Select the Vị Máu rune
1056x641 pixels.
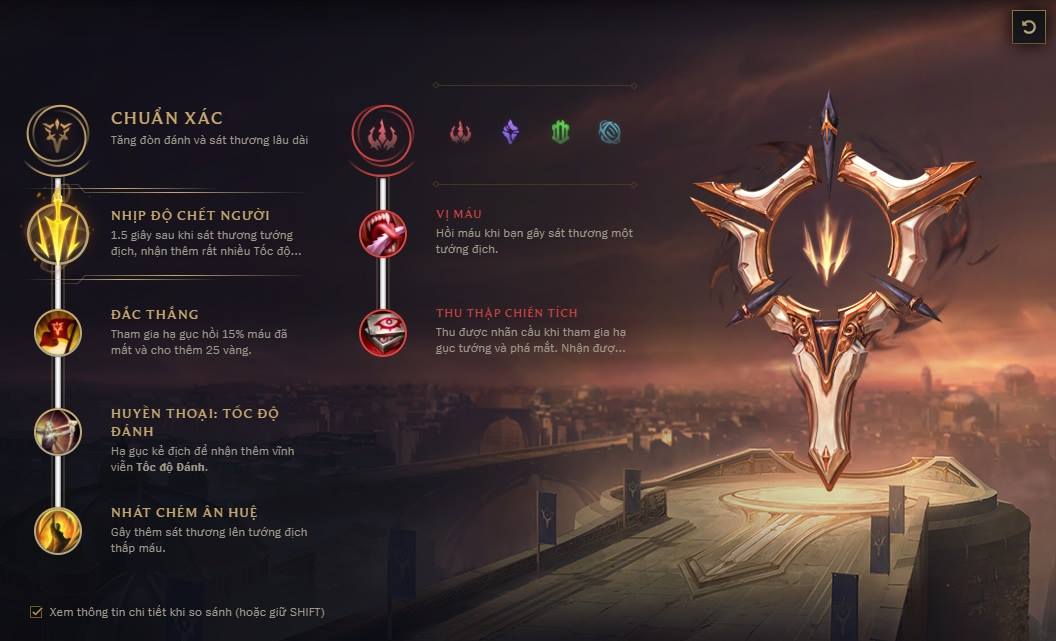(x=382, y=233)
